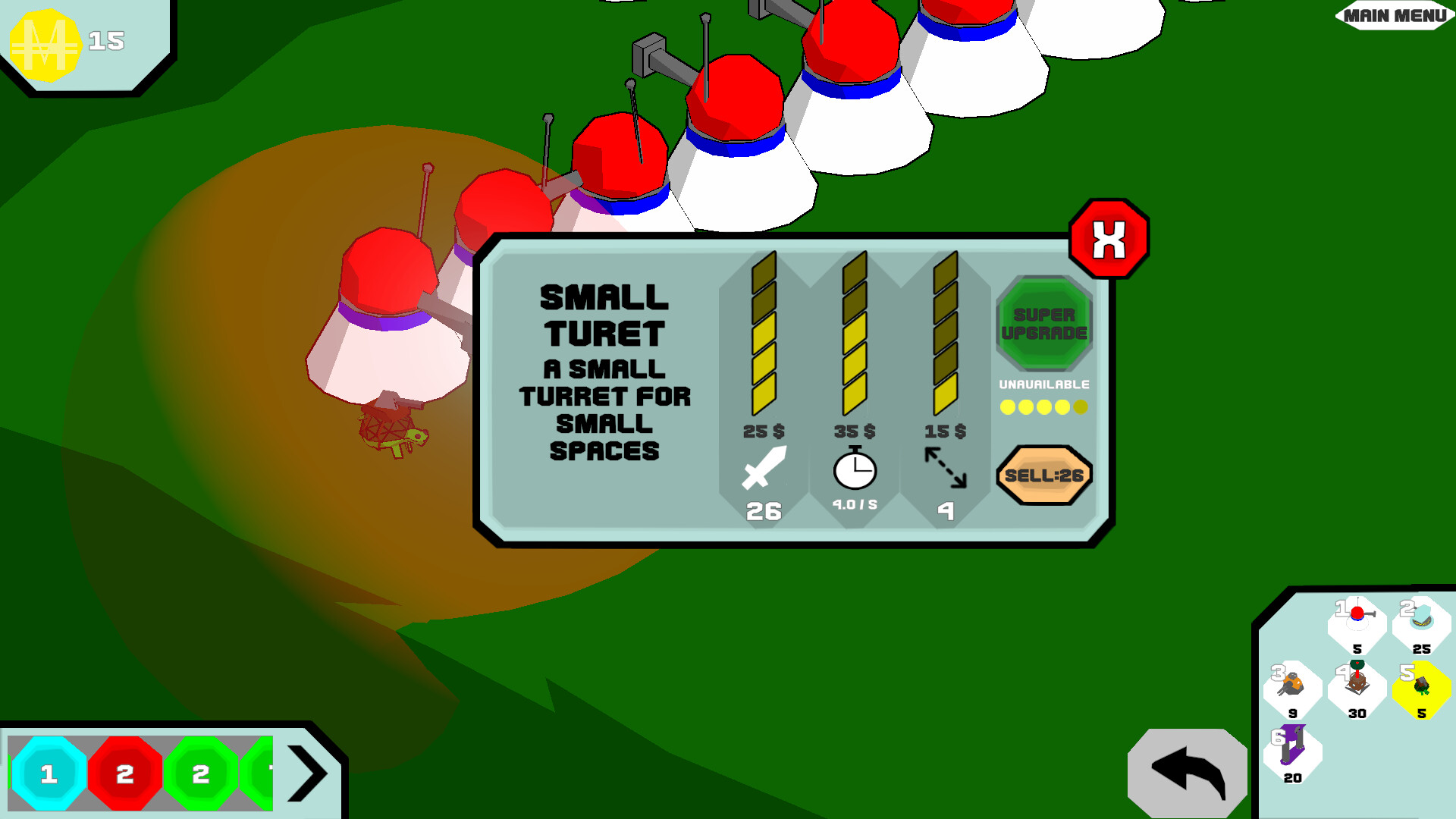Select the highlighted yellow turret slot 5
The height and width of the screenshot is (819, 1456).
click(1420, 686)
